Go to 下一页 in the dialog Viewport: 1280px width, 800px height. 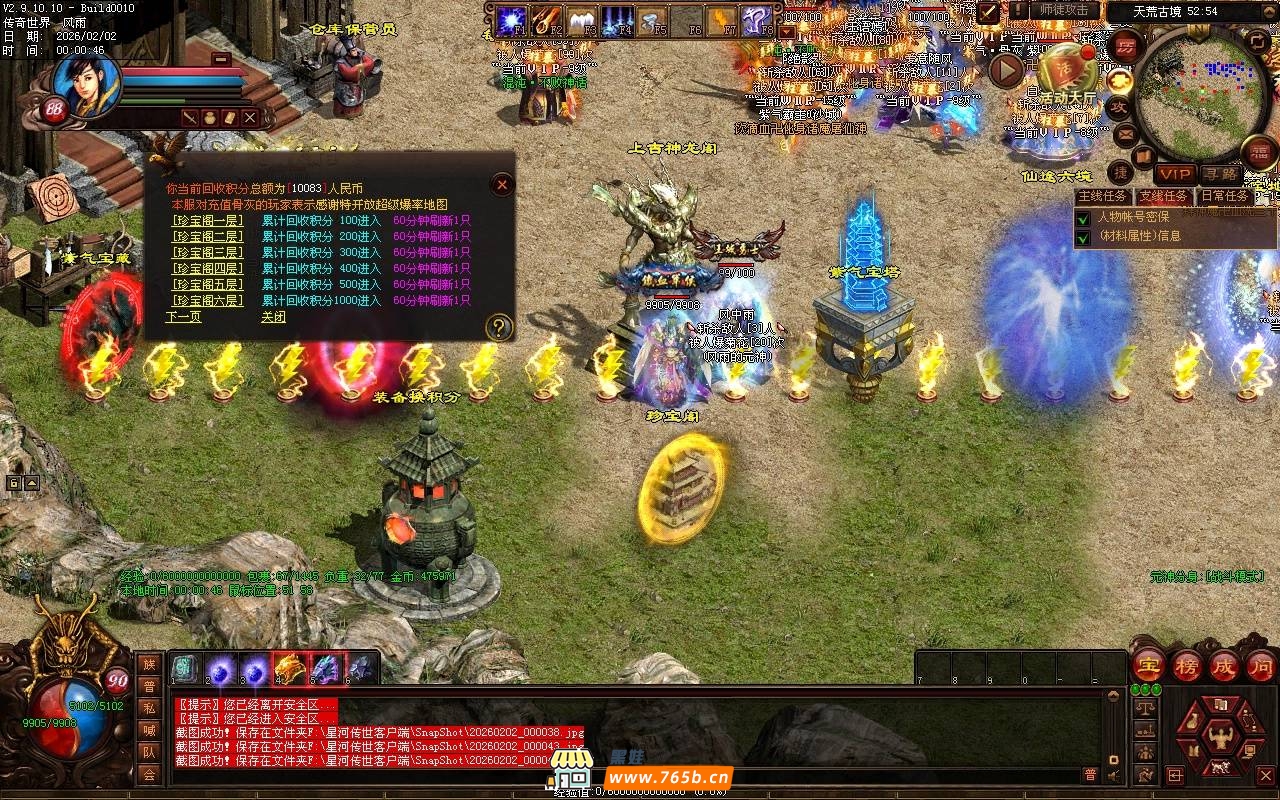(x=183, y=317)
